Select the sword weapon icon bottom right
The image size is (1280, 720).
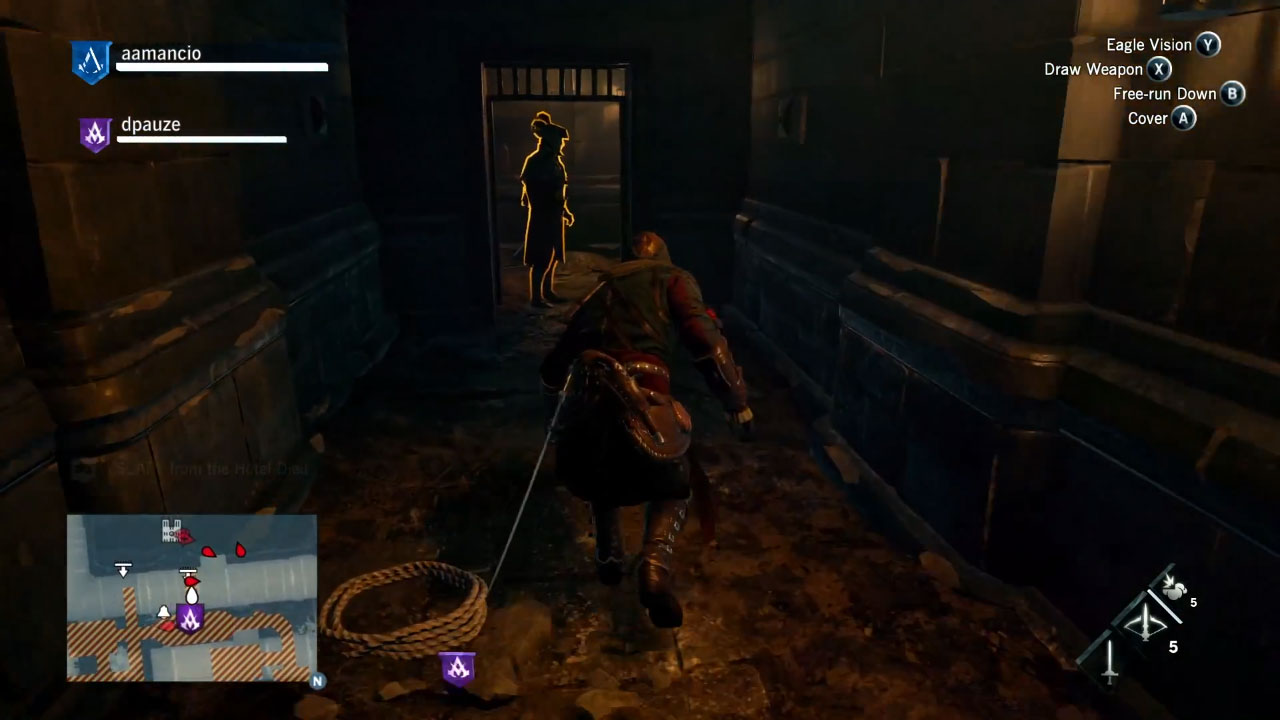tap(1109, 663)
